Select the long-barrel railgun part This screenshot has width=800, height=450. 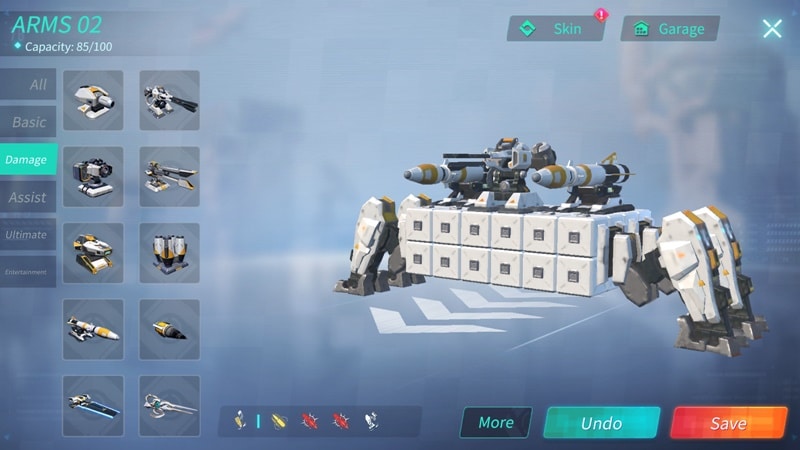coord(169,177)
